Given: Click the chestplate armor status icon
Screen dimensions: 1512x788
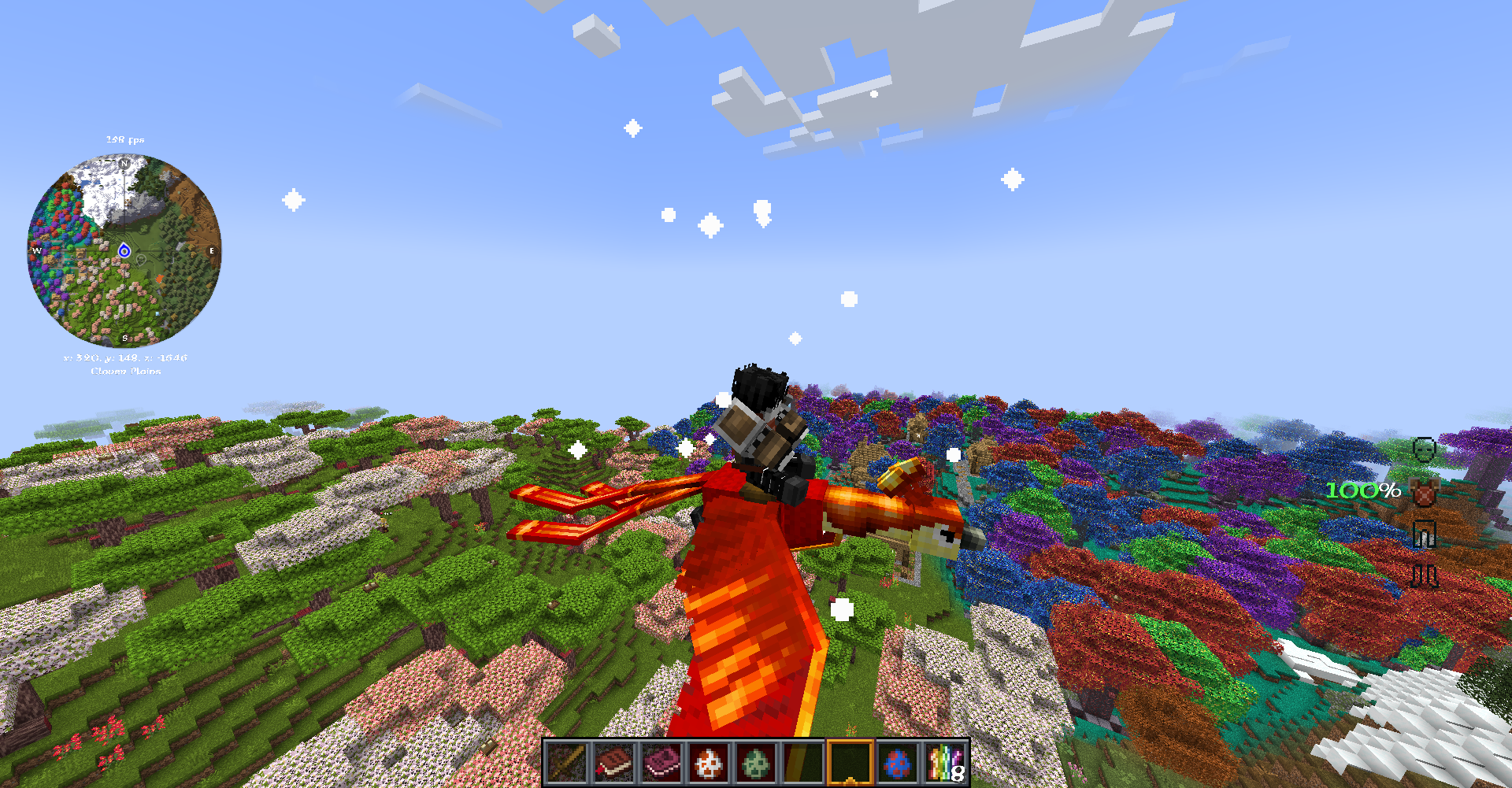Looking at the screenshot, I should 1425,492.
